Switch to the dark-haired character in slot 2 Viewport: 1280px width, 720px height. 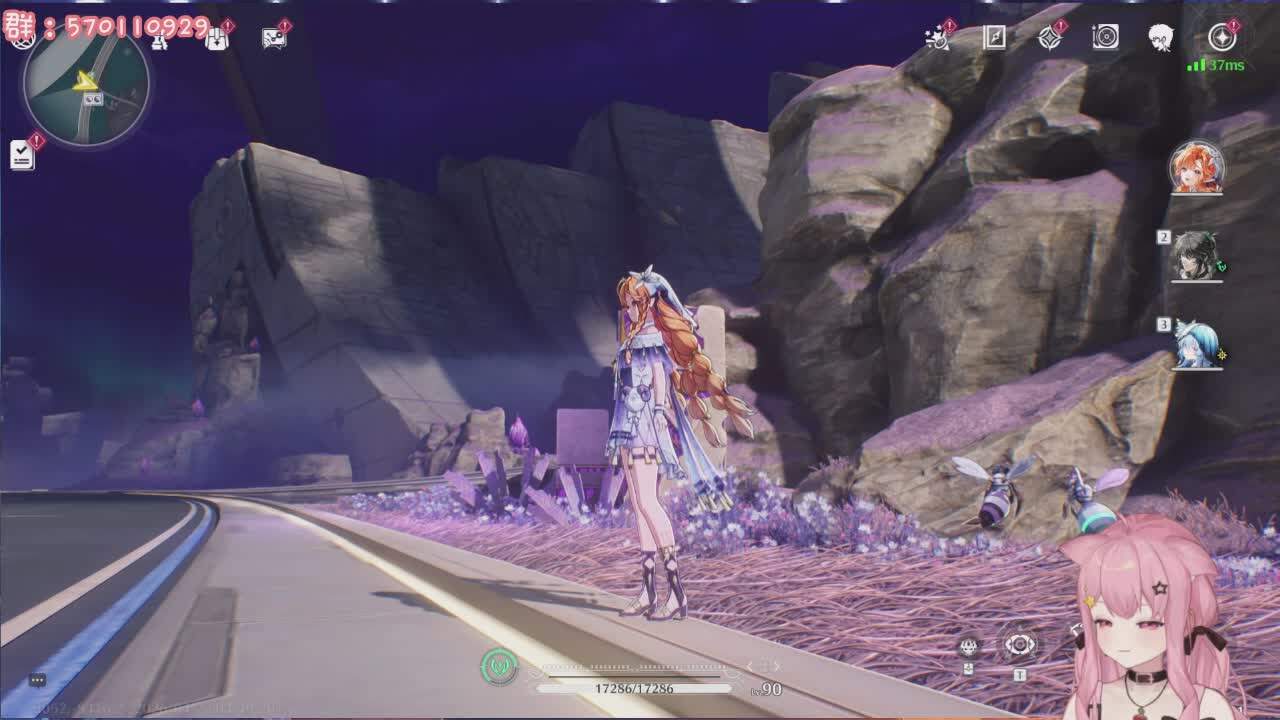pos(1197,256)
